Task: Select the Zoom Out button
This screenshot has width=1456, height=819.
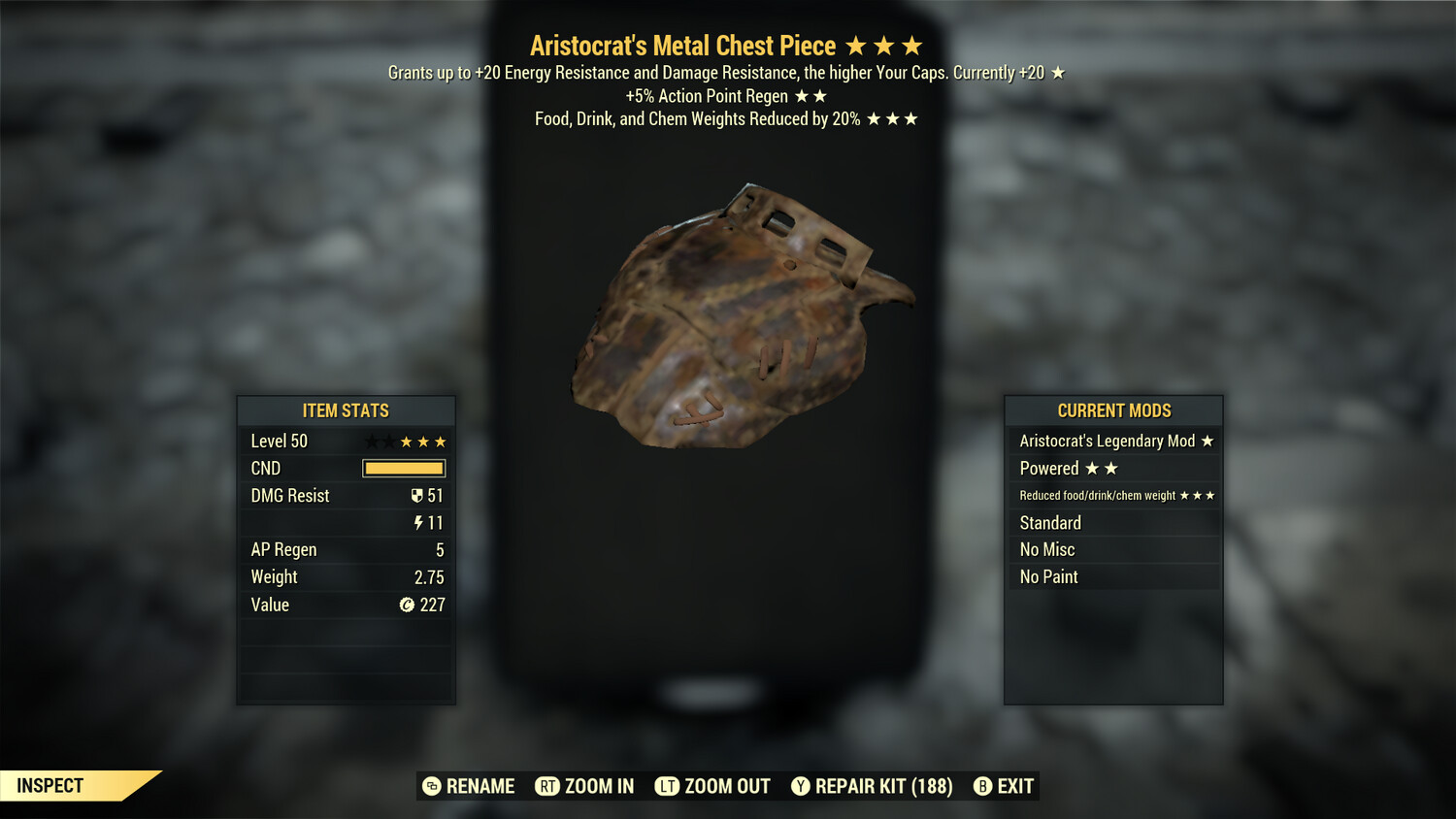Action: point(713,786)
